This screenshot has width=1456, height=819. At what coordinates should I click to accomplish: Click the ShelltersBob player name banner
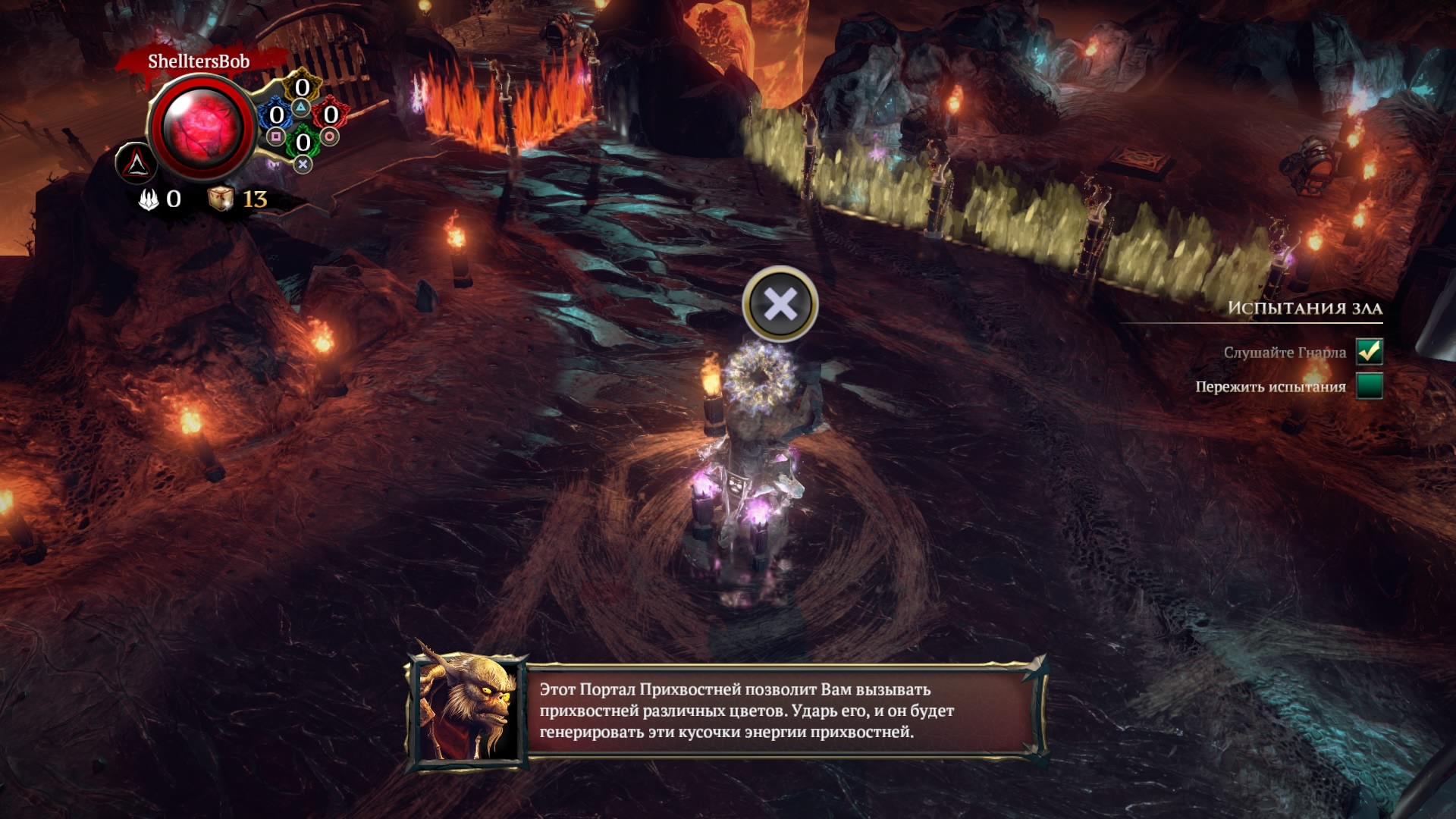(x=199, y=61)
